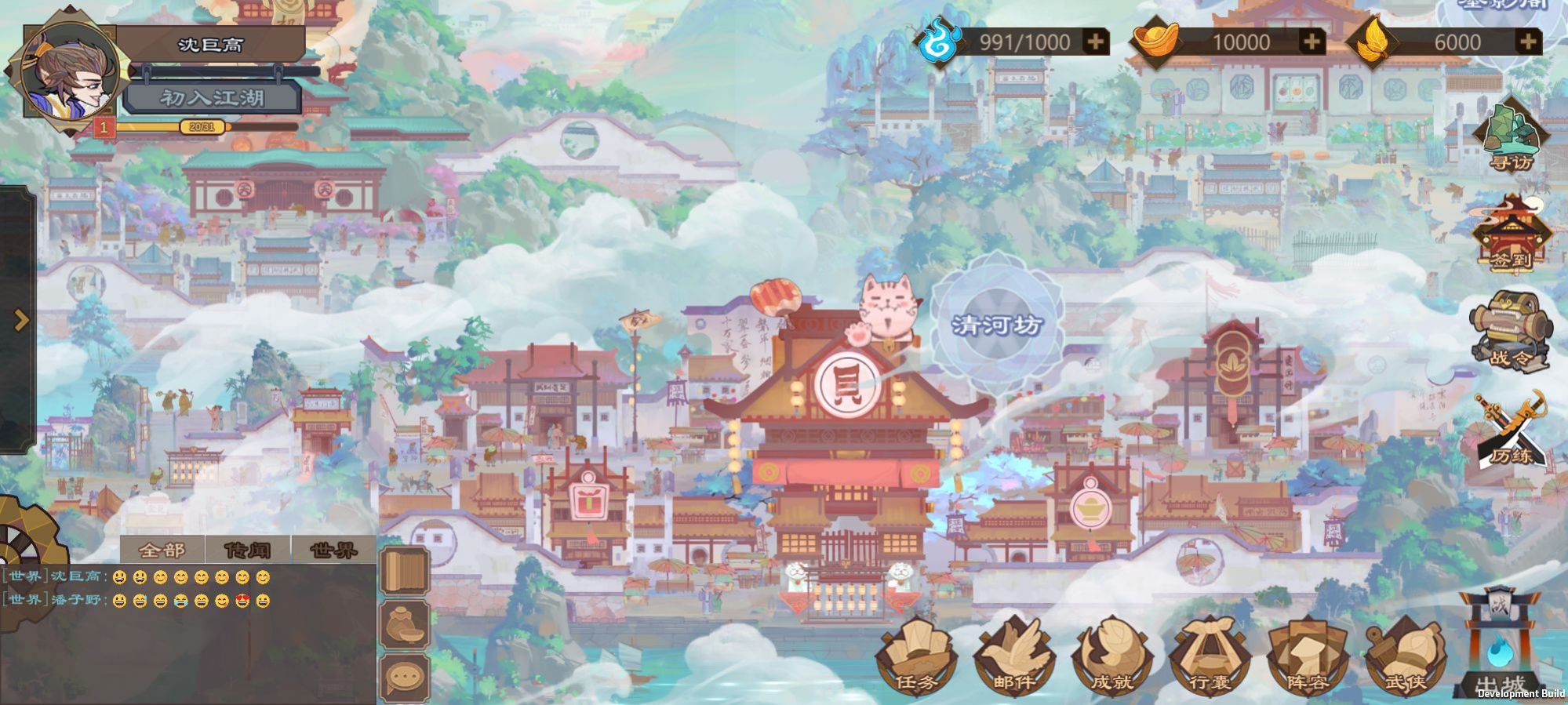Viewport: 1568px width, 705px height.
Task: Open the 任务 quest menu
Action: click(x=916, y=657)
